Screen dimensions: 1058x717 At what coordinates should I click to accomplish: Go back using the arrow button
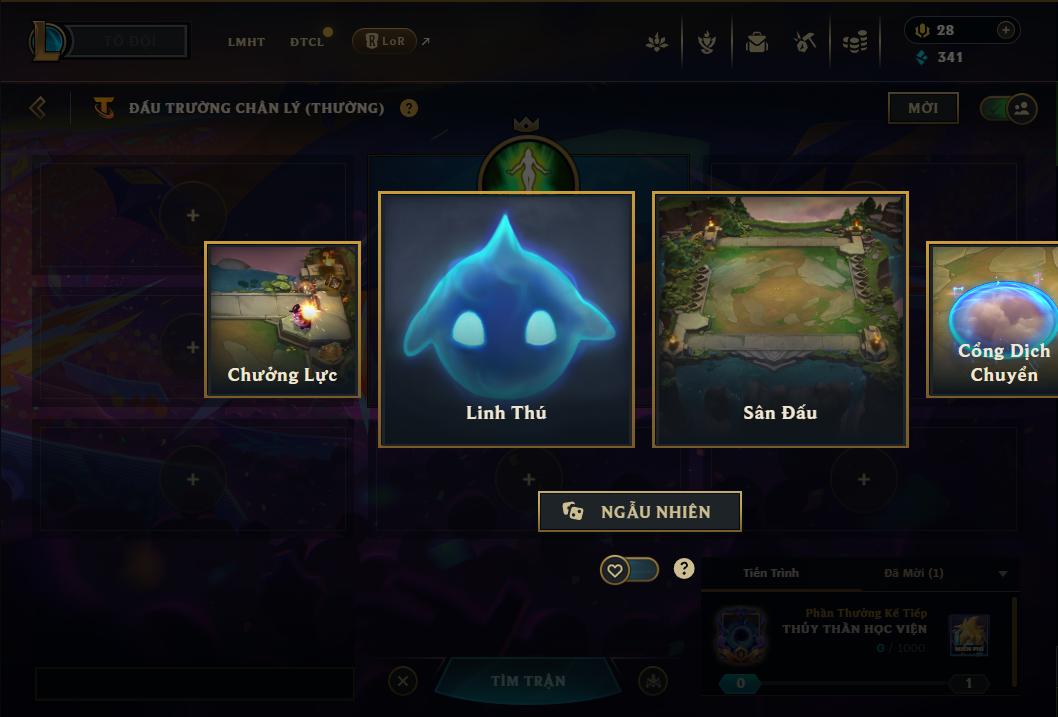[38, 107]
